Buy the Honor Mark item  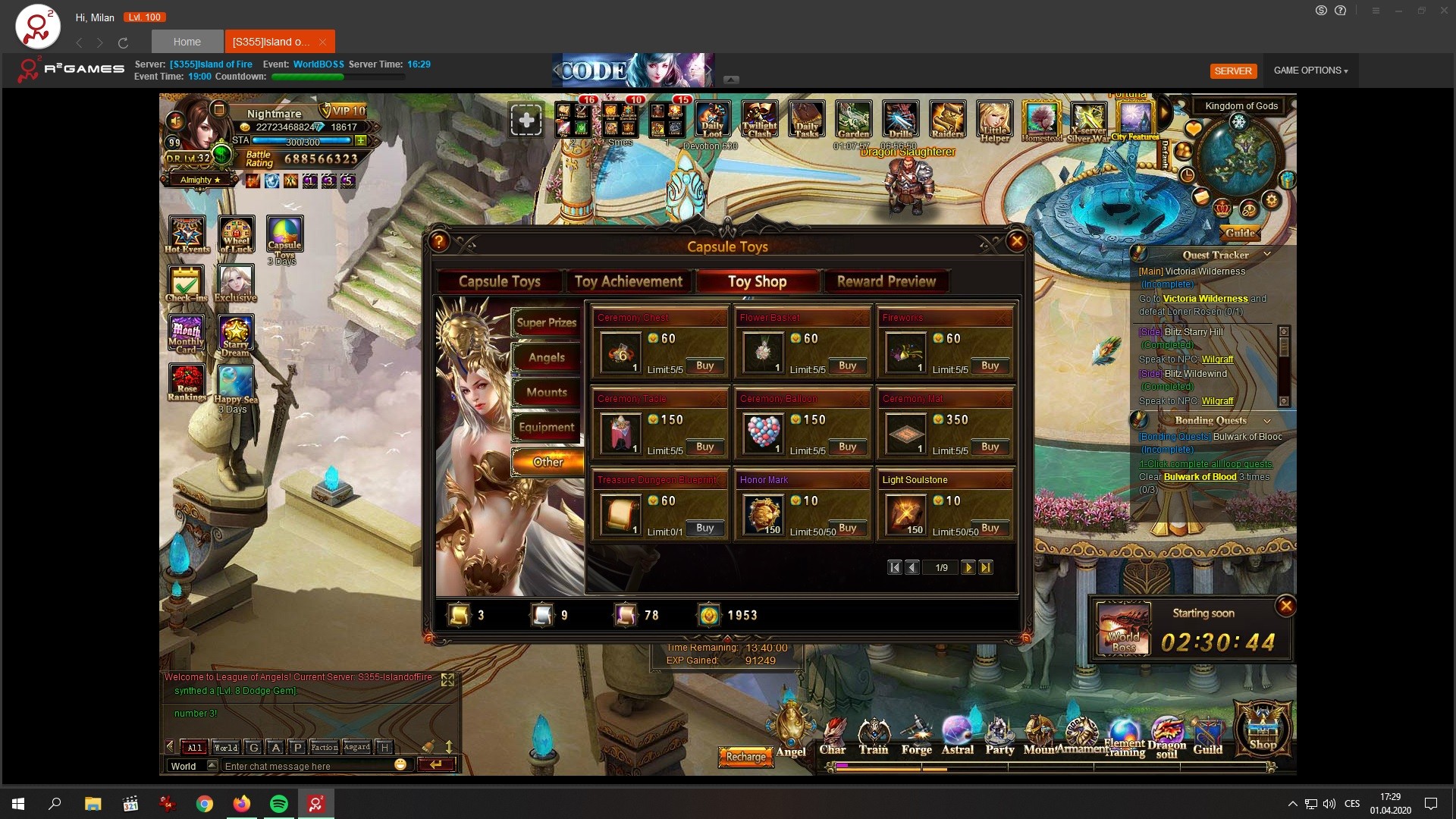847,528
